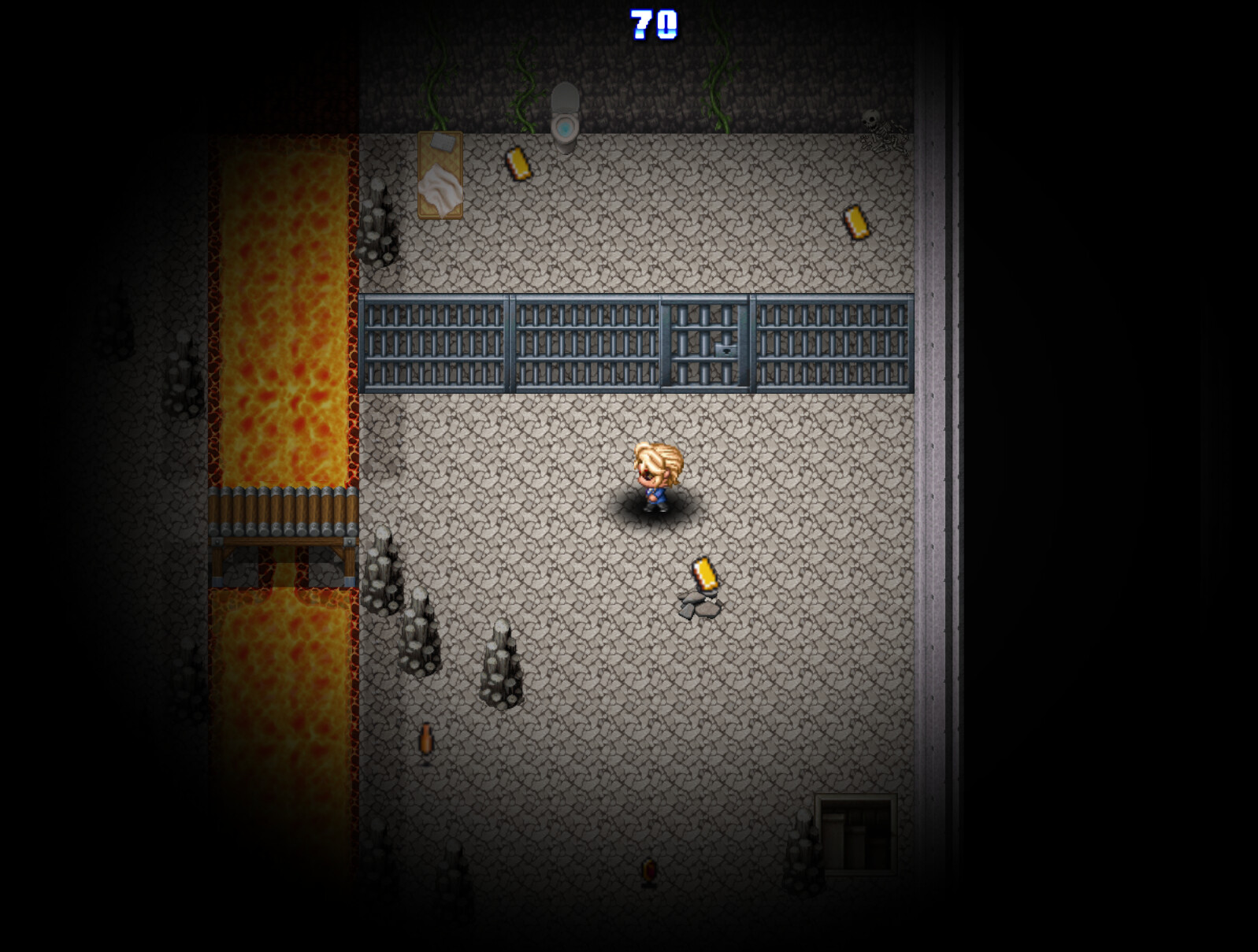This screenshot has width=1258, height=952.
Task: Click the yellow book beside the toilet
Action: (x=519, y=164)
